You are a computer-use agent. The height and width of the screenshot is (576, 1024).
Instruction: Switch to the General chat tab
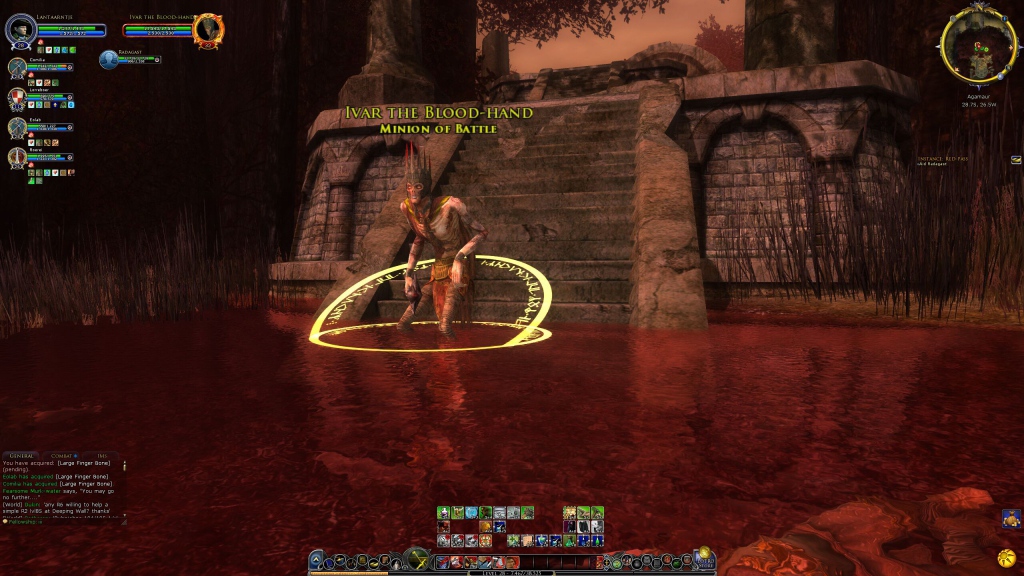tap(22, 456)
